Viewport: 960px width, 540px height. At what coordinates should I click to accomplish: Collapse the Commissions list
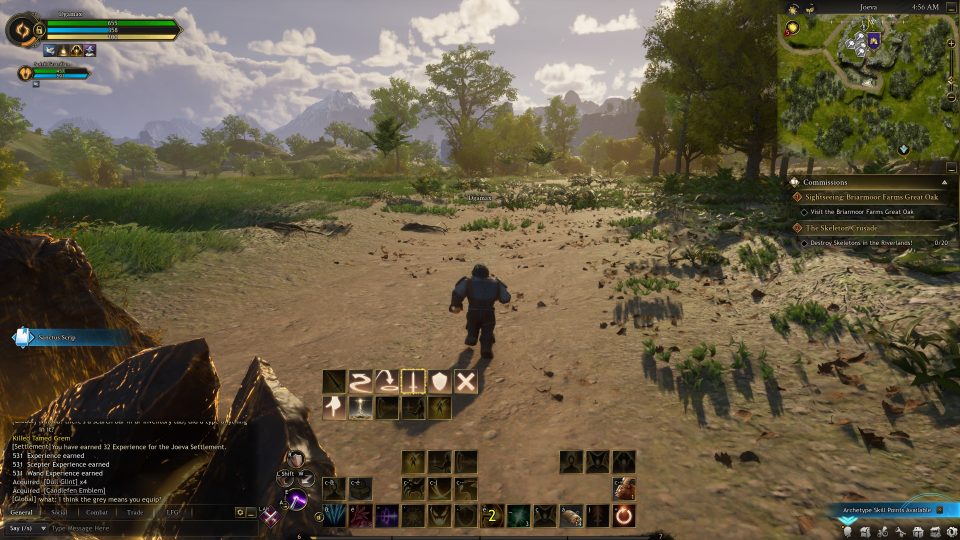coord(944,182)
